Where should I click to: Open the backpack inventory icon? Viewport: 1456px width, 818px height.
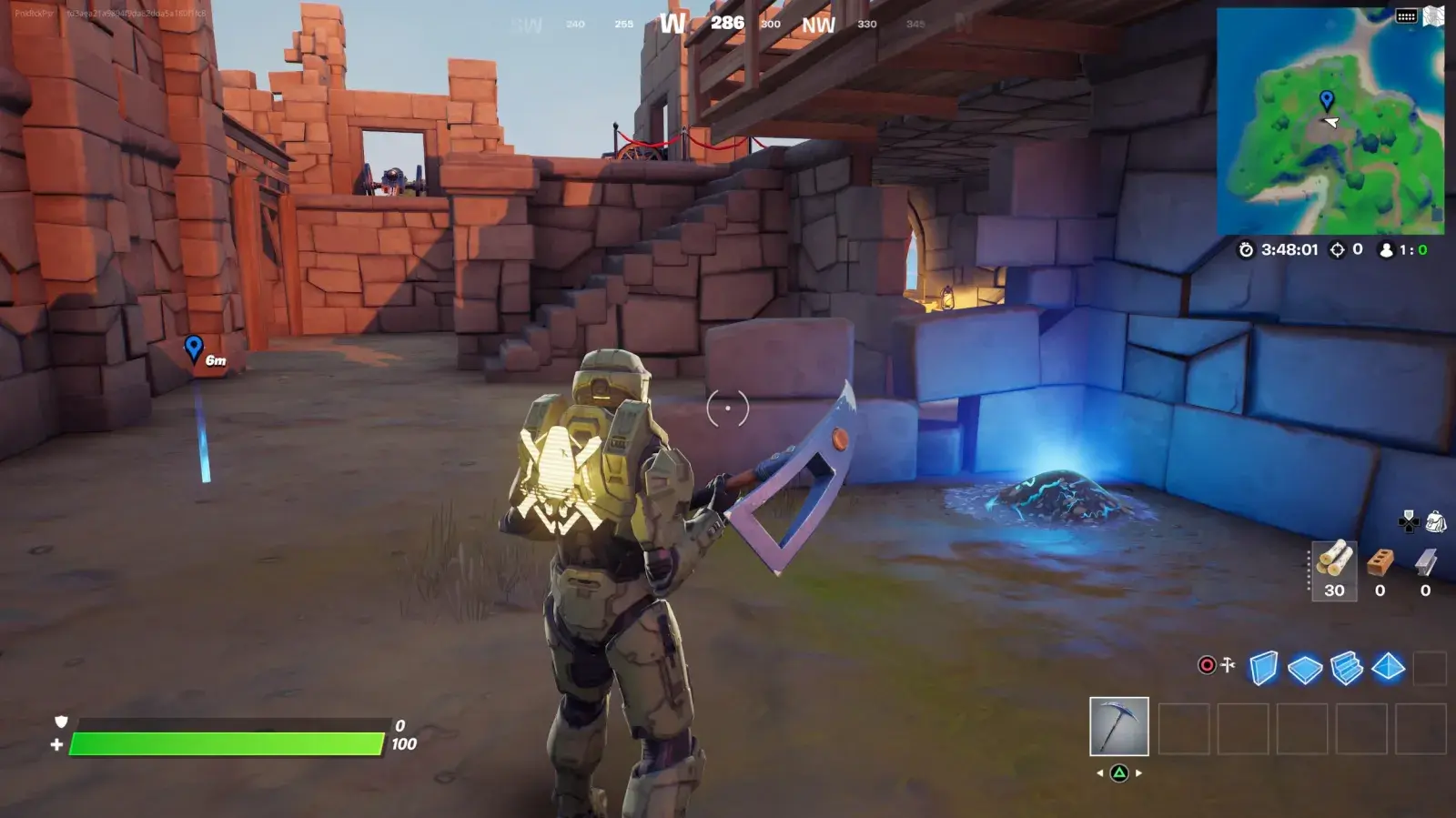coord(1437,522)
